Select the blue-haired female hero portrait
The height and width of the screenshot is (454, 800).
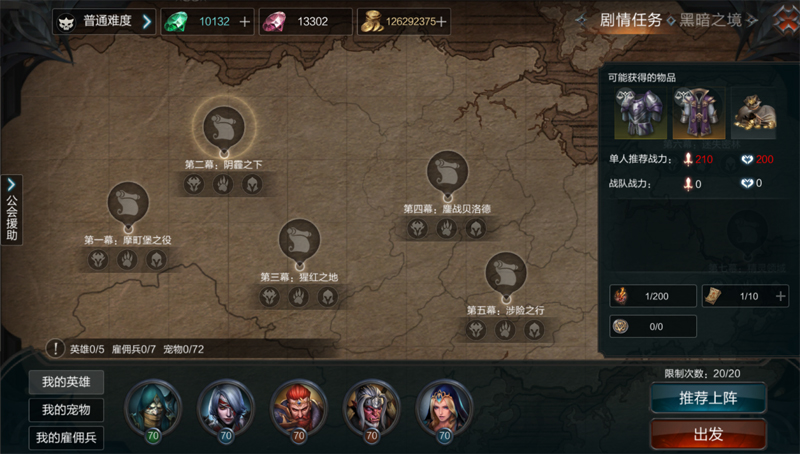pos(444,405)
